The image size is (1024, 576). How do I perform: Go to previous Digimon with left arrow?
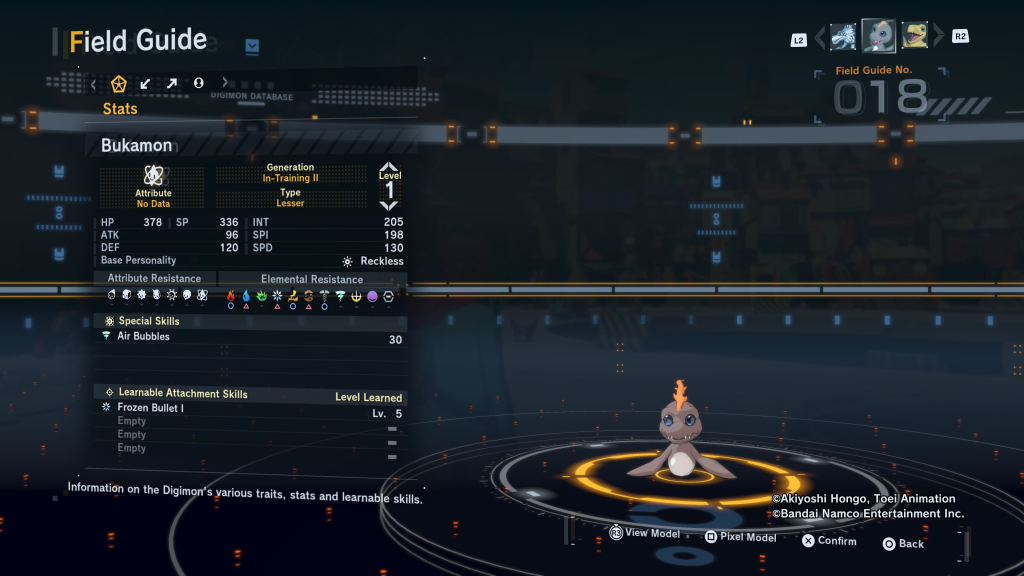(x=821, y=38)
